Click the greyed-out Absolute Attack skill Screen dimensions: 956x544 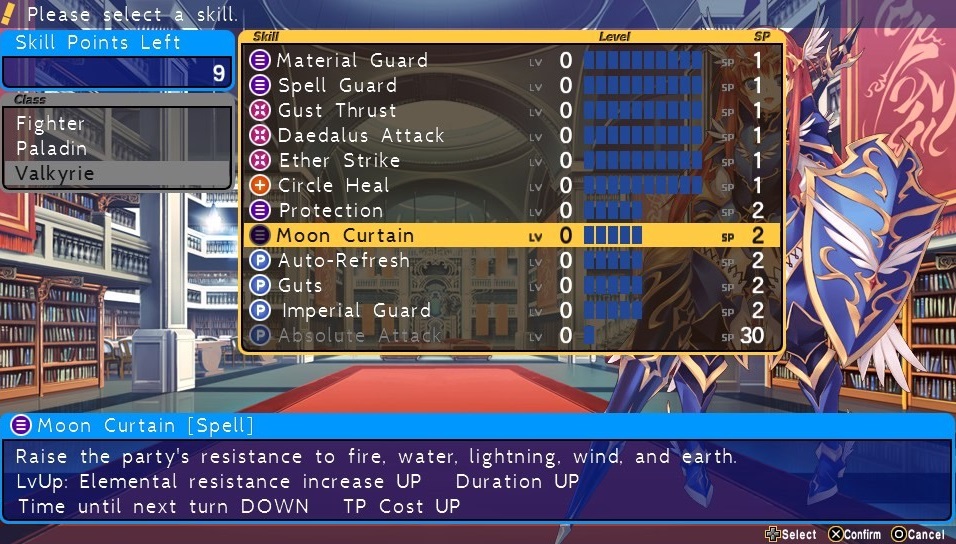(359, 336)
